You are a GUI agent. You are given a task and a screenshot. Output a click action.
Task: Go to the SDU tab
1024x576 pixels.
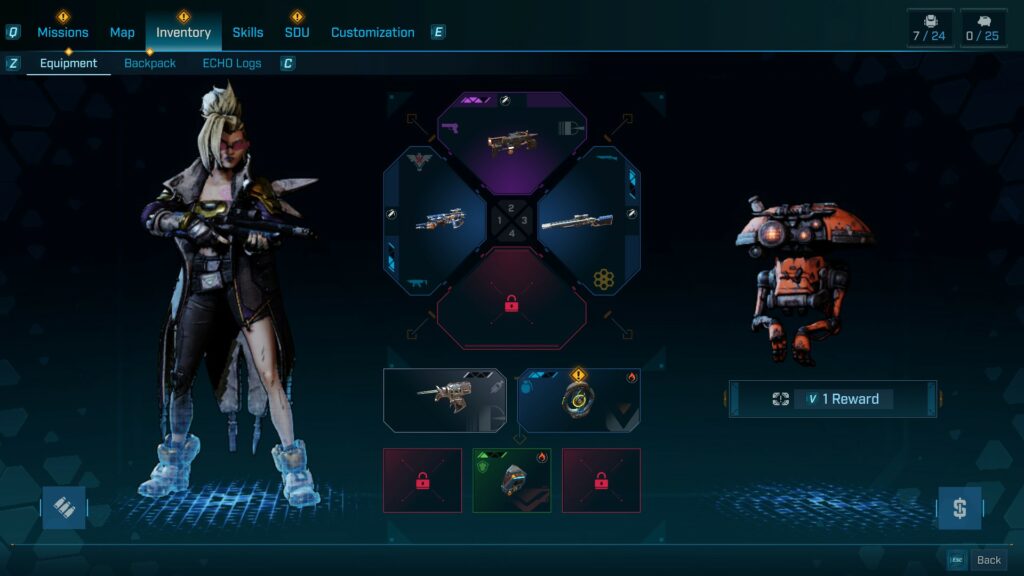[x=297, y=32]
